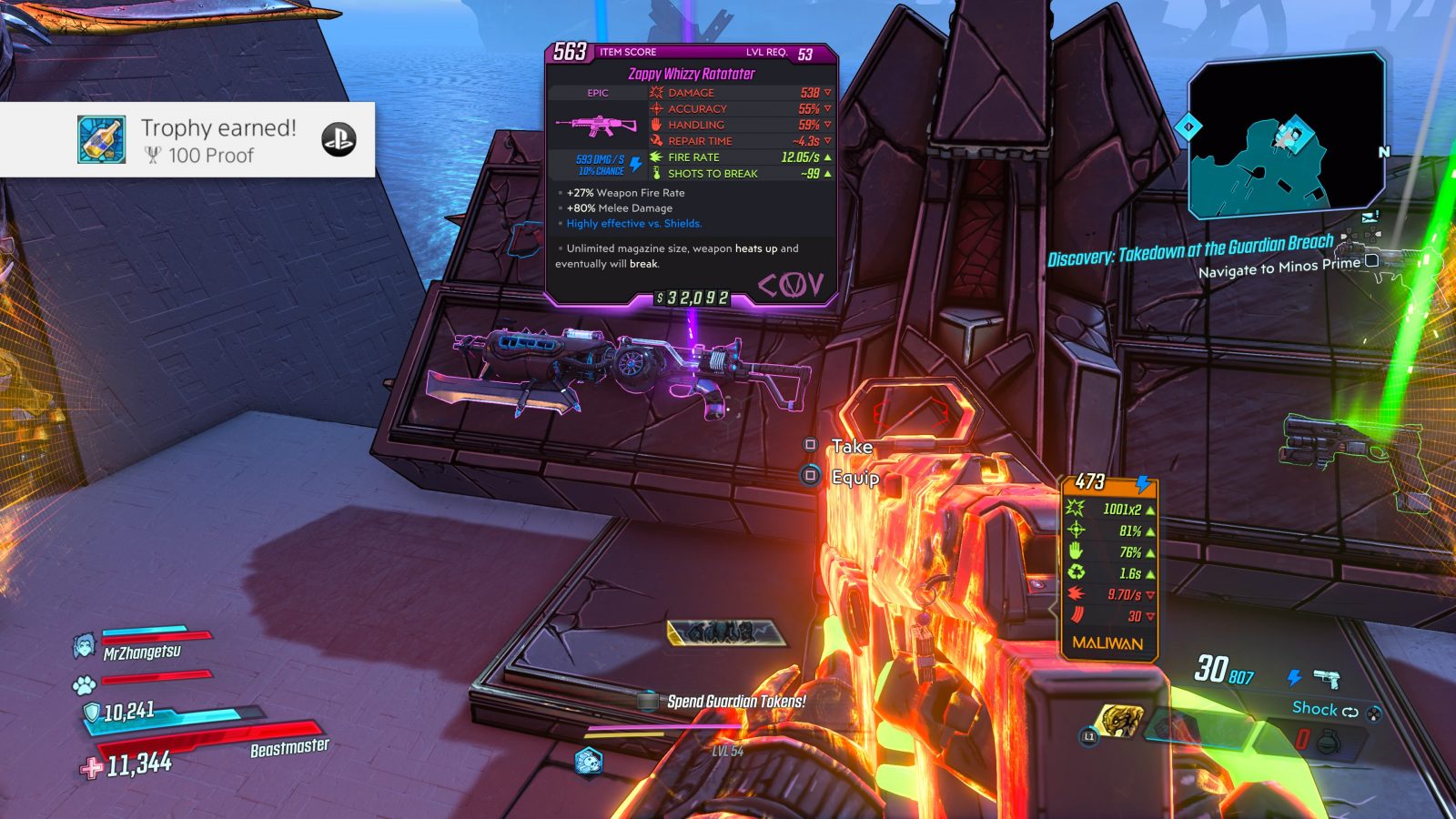Select the pet paw icon
The image size is (1456, 819).
point(85,682)
